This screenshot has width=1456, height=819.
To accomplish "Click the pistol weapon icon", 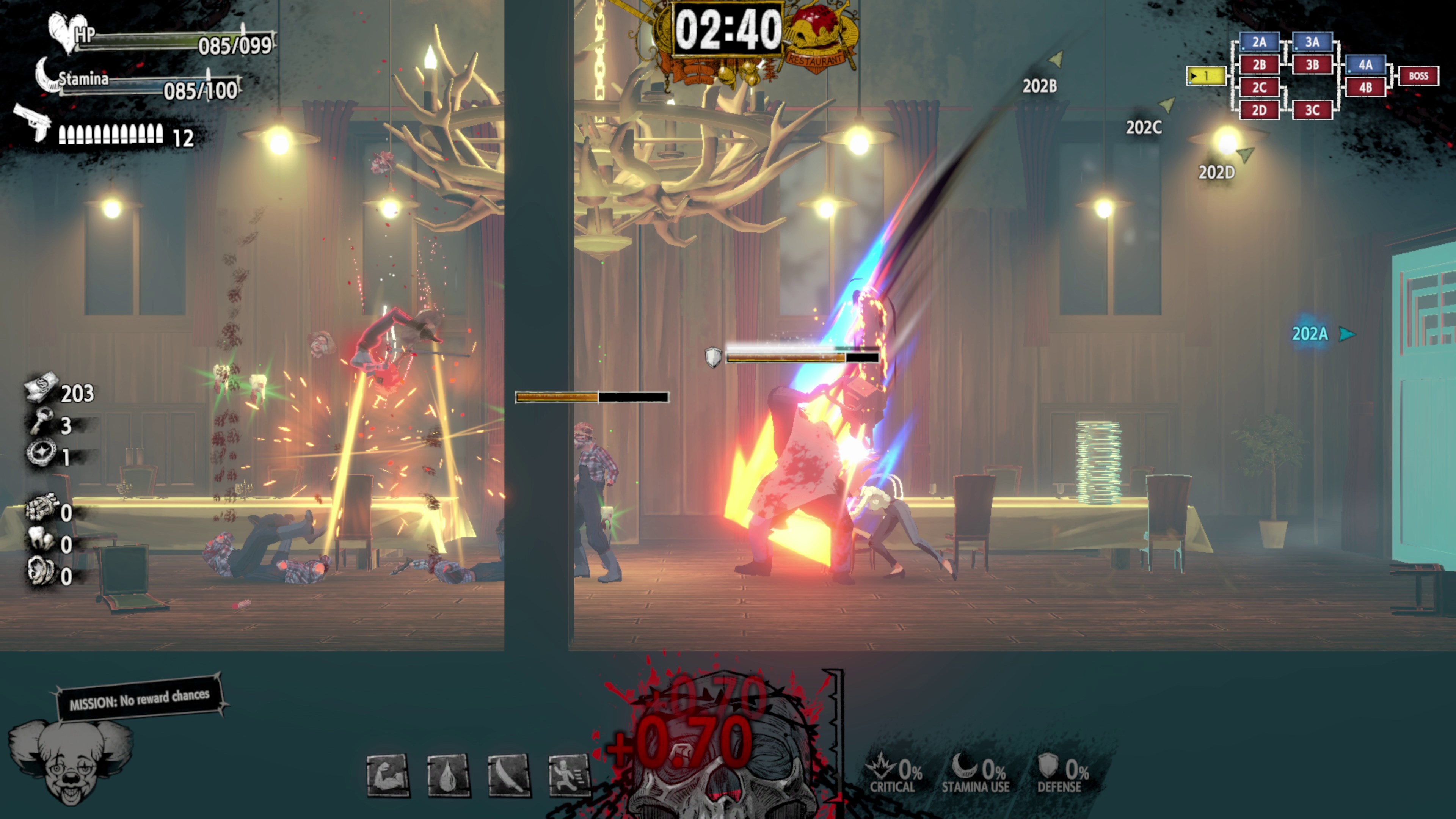I will click(x=33, y=121).
